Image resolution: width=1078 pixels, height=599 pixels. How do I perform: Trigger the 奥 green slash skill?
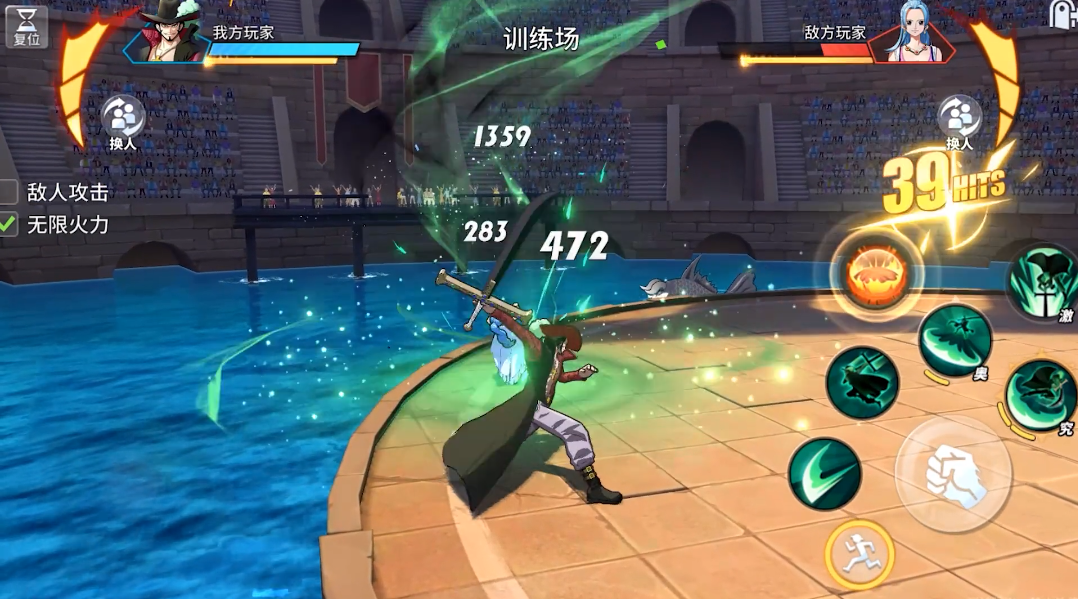[954, 340]
